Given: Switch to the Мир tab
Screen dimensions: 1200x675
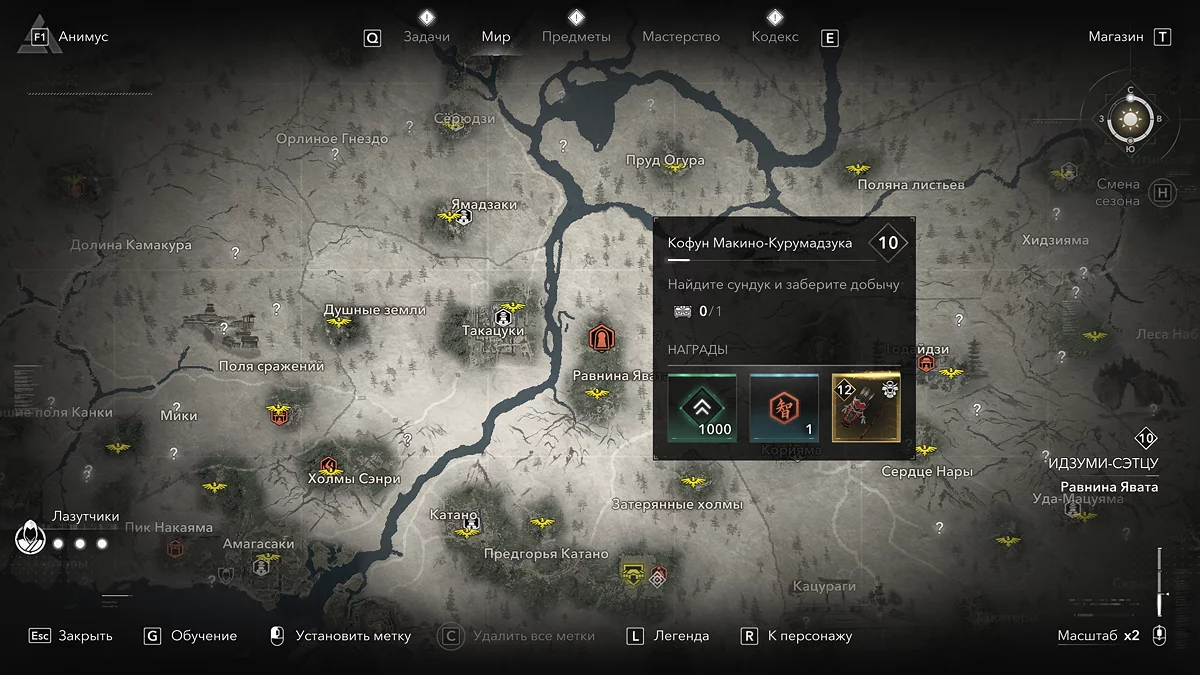Looking at the screenshot, I should (x=496, y=37).
